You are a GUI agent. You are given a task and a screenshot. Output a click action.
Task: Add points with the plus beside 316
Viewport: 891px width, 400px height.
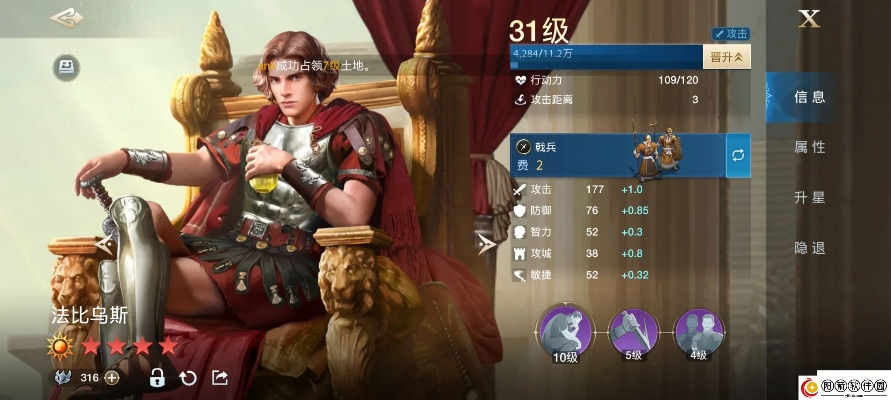pyautogui.click(x=112, y=377)
